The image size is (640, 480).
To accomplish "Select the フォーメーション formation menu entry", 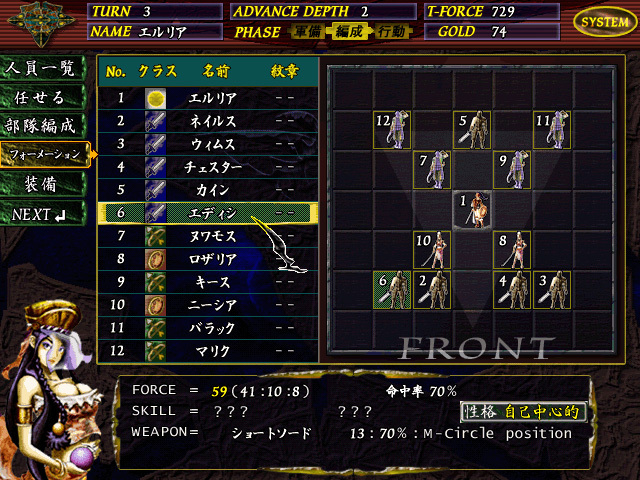I will pyautogui.click(x=44, y=155).
